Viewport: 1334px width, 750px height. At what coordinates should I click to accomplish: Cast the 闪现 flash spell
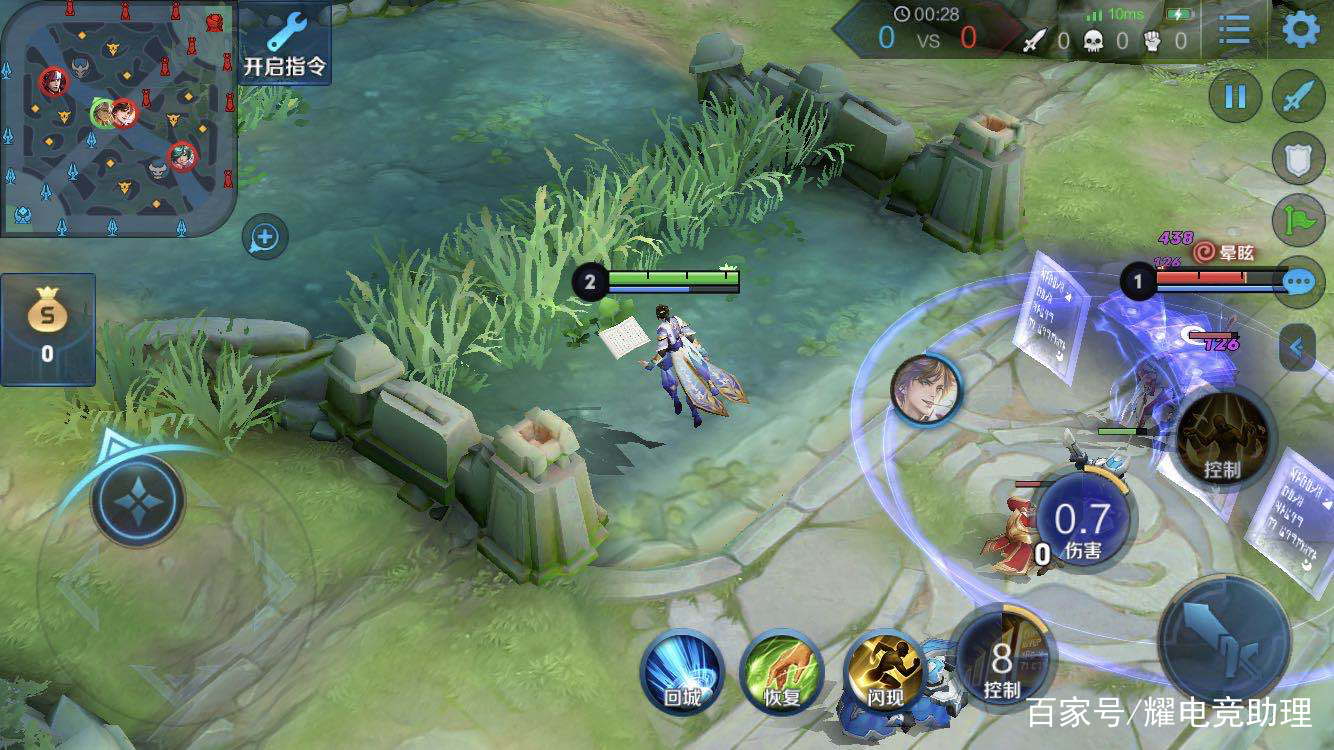tap(883, 670)
